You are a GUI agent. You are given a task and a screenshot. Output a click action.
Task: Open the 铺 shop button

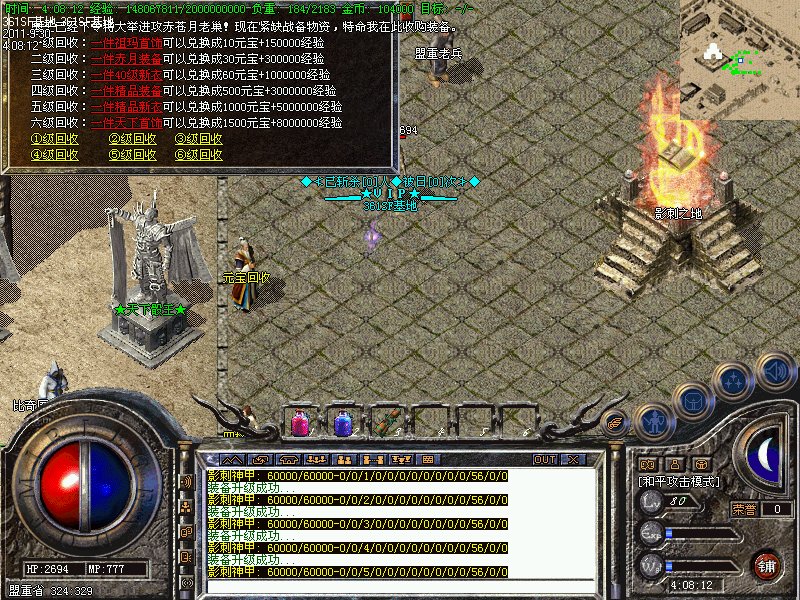pyautogui.click(x=766, y=565)
